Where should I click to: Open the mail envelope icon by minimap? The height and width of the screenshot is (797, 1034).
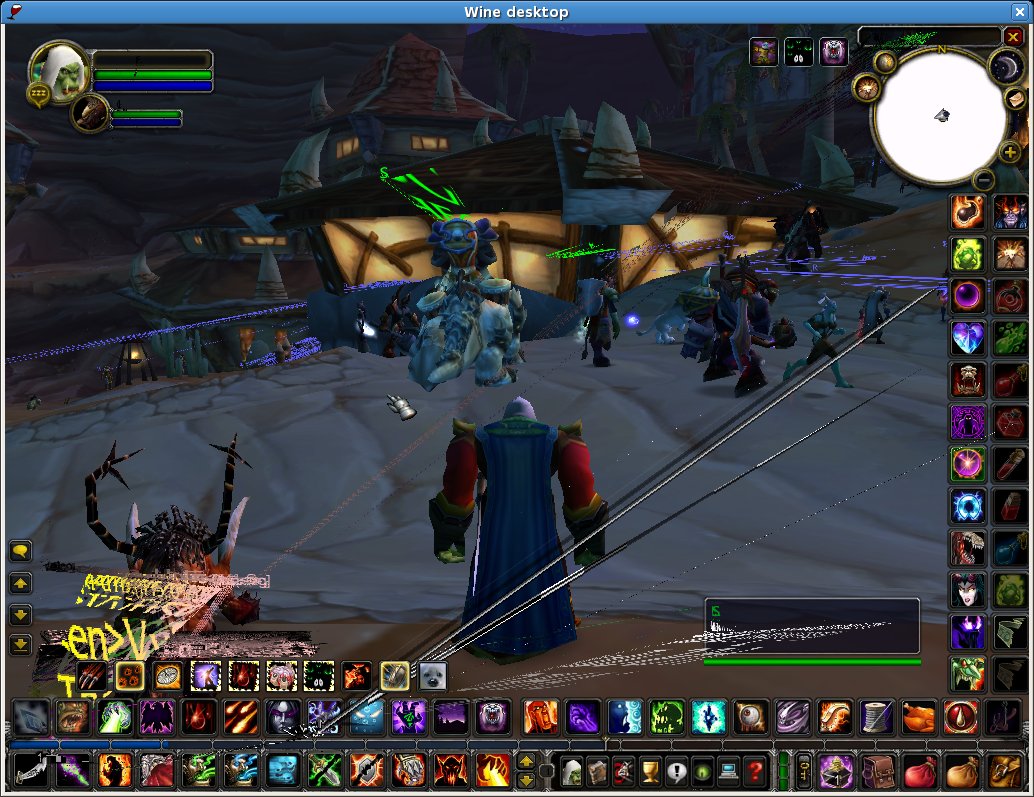[1015, 99]
